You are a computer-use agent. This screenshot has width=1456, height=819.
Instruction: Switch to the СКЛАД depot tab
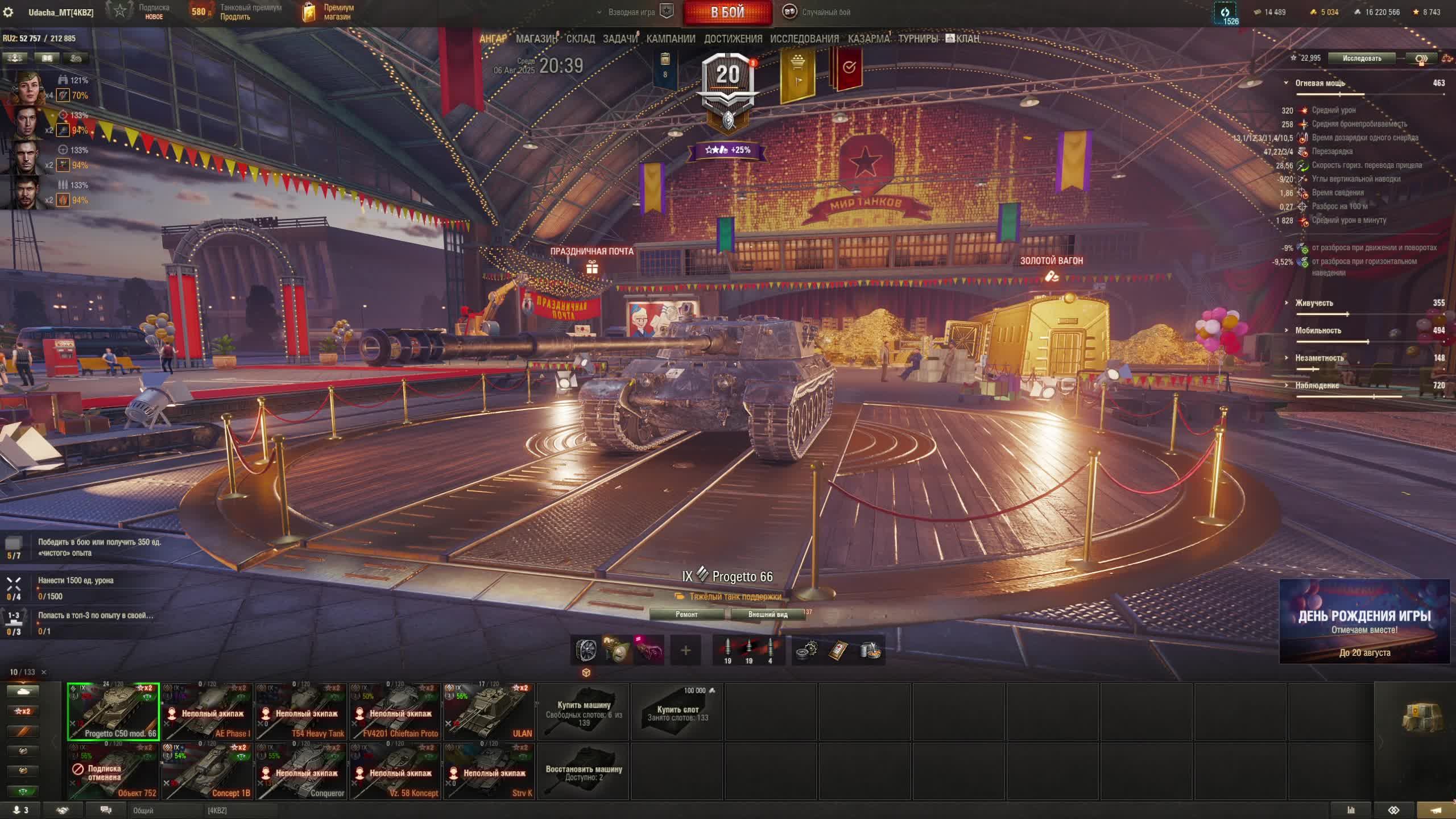(x=580, y=39)
